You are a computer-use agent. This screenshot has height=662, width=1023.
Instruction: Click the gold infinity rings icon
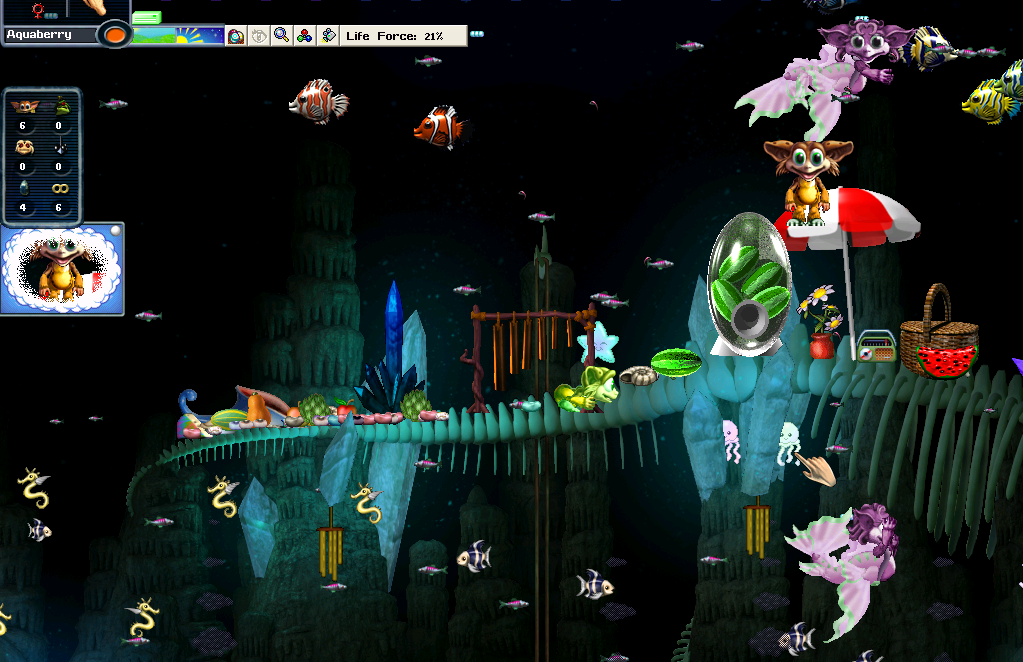60,187
